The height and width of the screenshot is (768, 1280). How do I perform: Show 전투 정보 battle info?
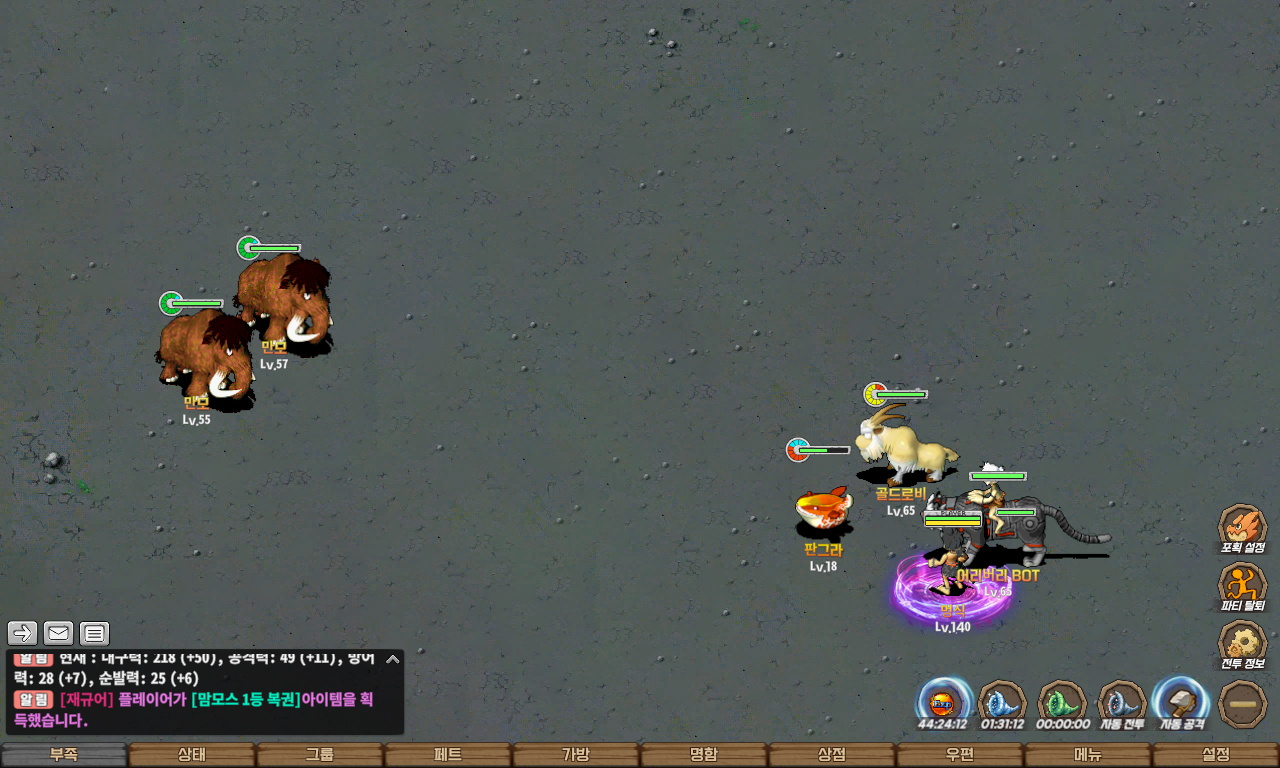1242,643
